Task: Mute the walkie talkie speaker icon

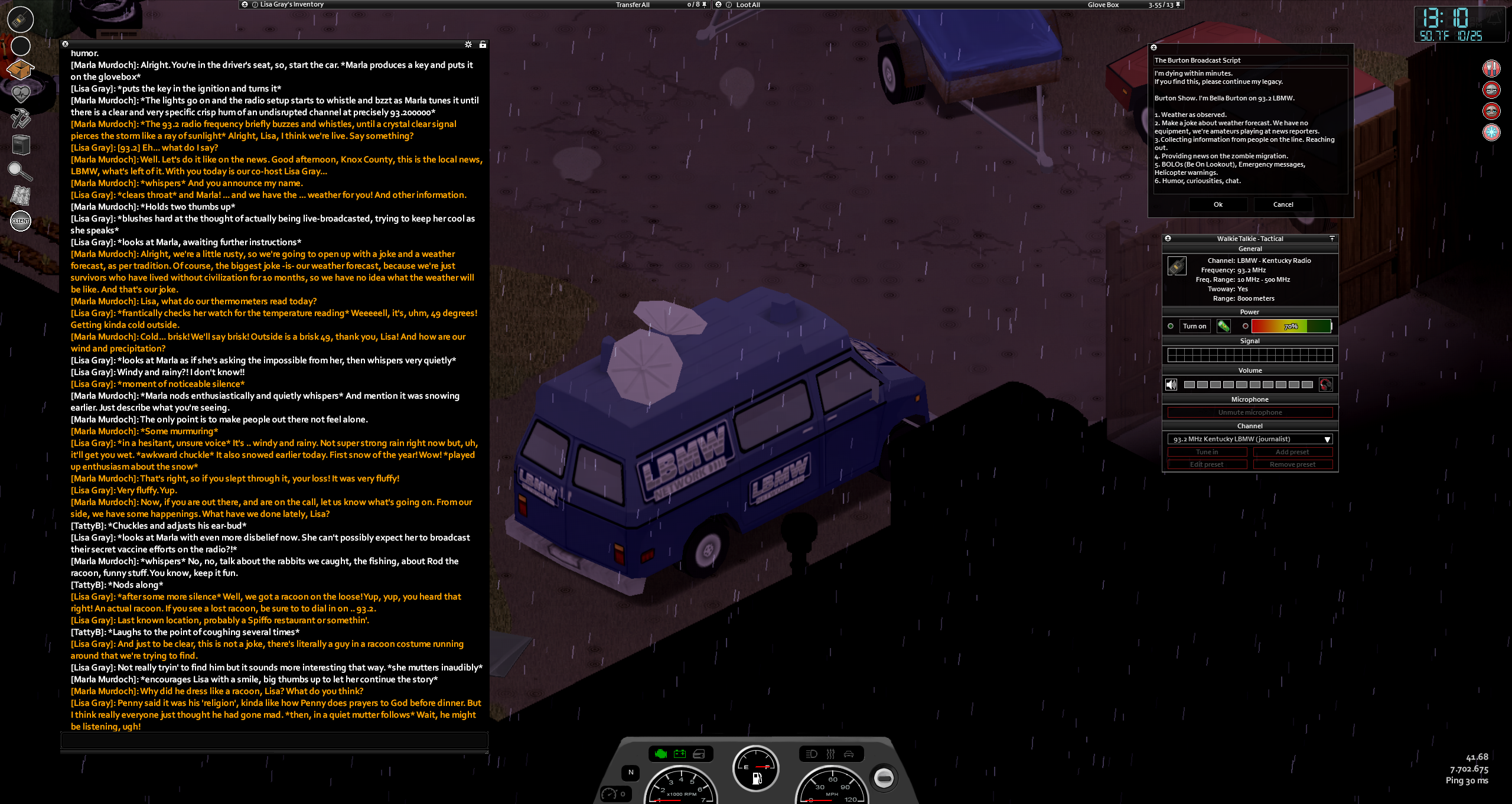Action: 1171,385
